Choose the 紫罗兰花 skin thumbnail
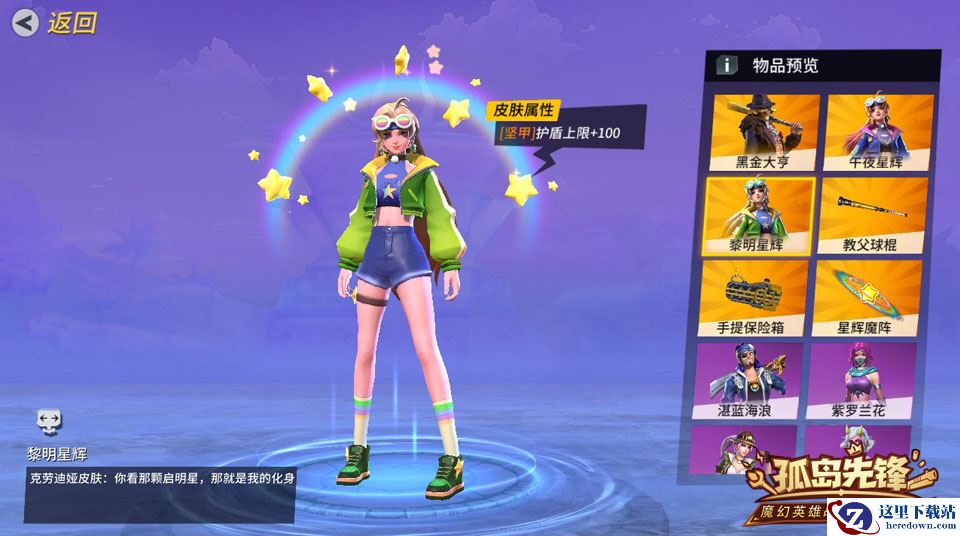The image size is (960, 536). (861, 379)
